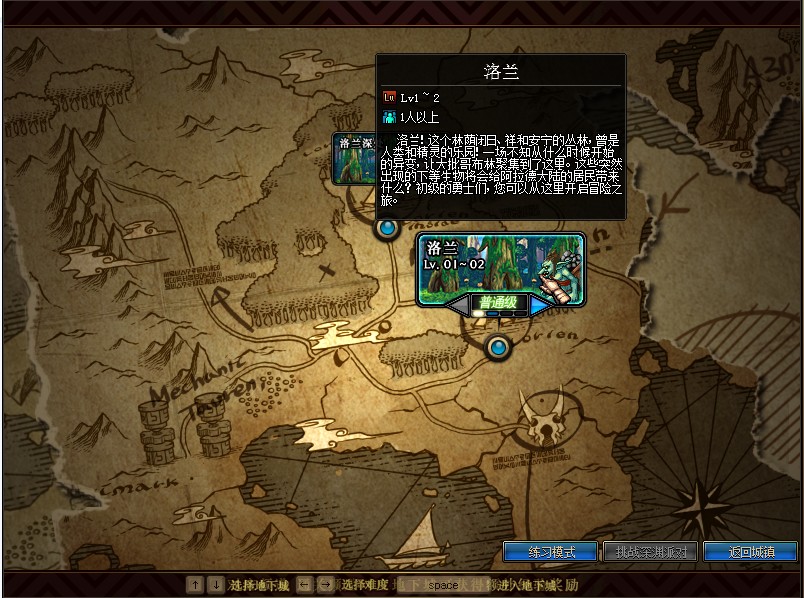Return to town via 返回城镇
This screenshot has width=804, height=598.
pyautogui.click(x=749, y=552)
